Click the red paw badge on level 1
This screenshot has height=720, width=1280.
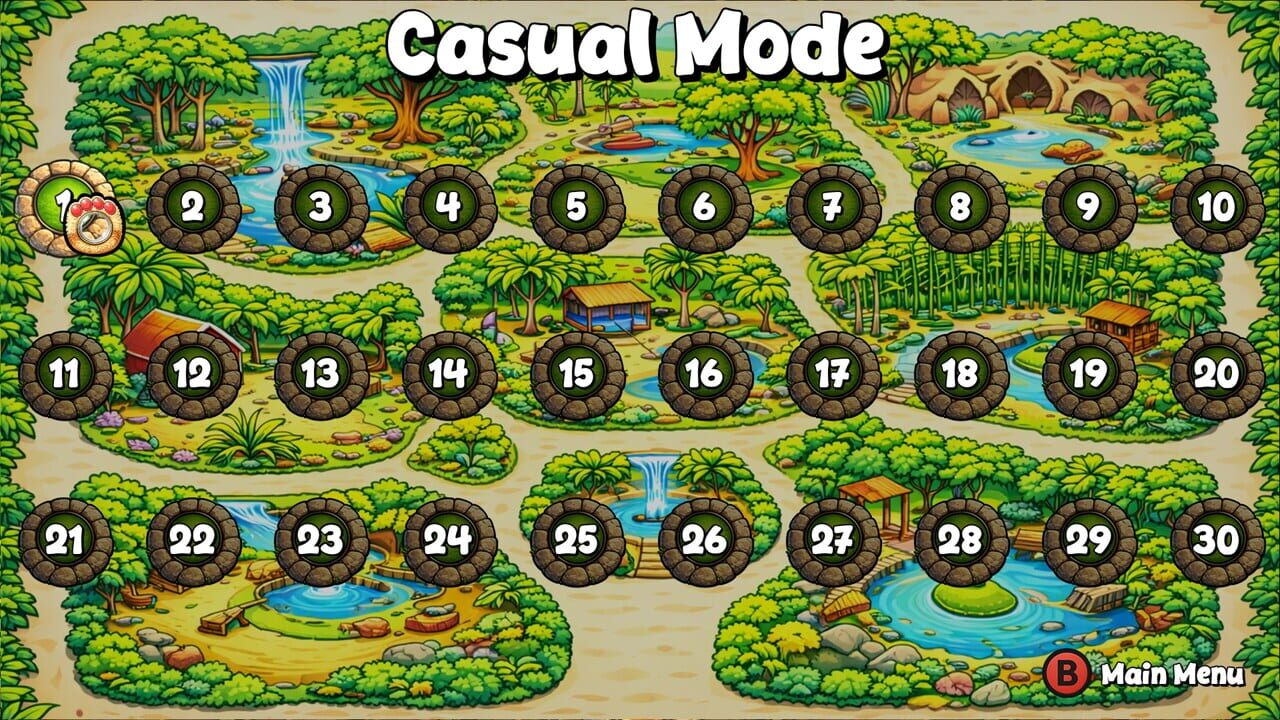90,222
